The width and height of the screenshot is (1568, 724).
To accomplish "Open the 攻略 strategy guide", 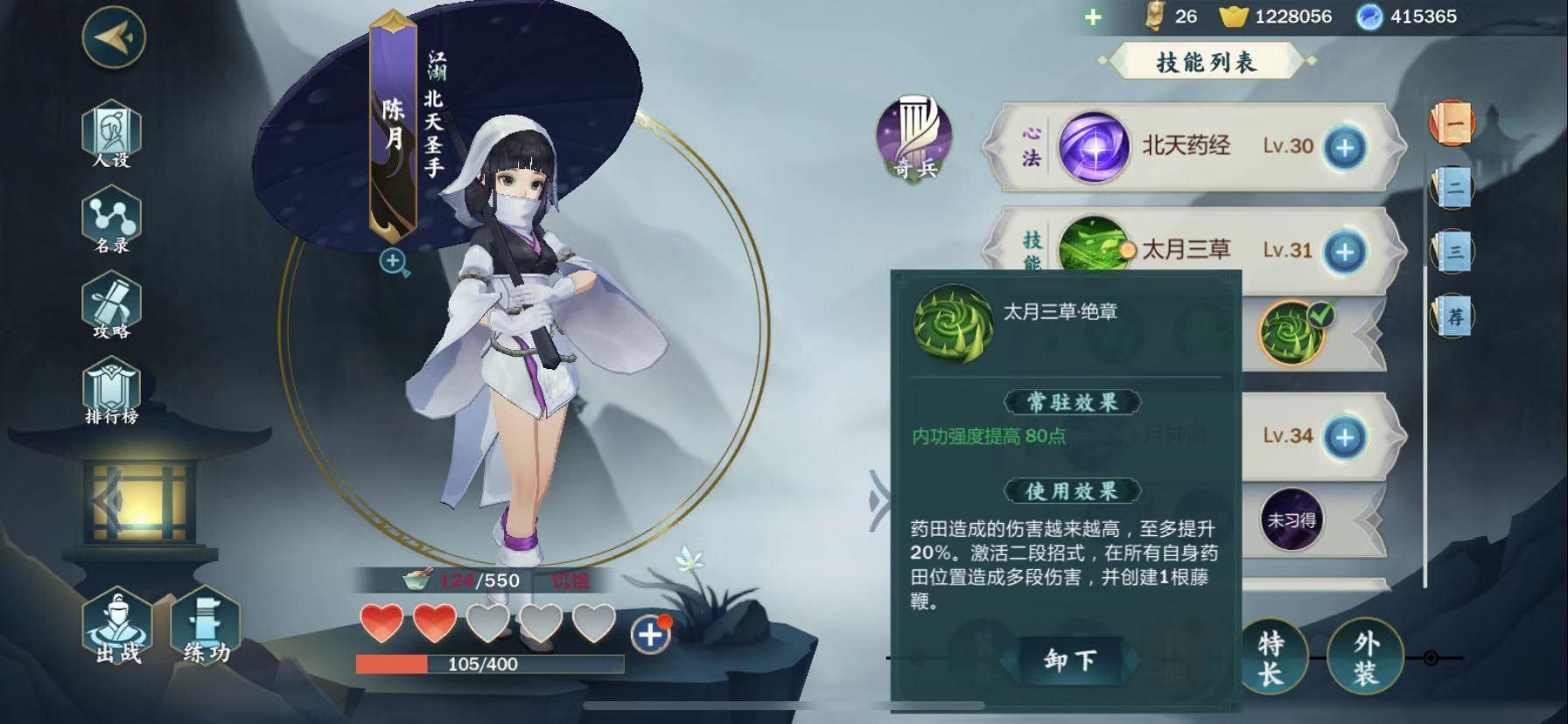I will (x=111, y=306).
